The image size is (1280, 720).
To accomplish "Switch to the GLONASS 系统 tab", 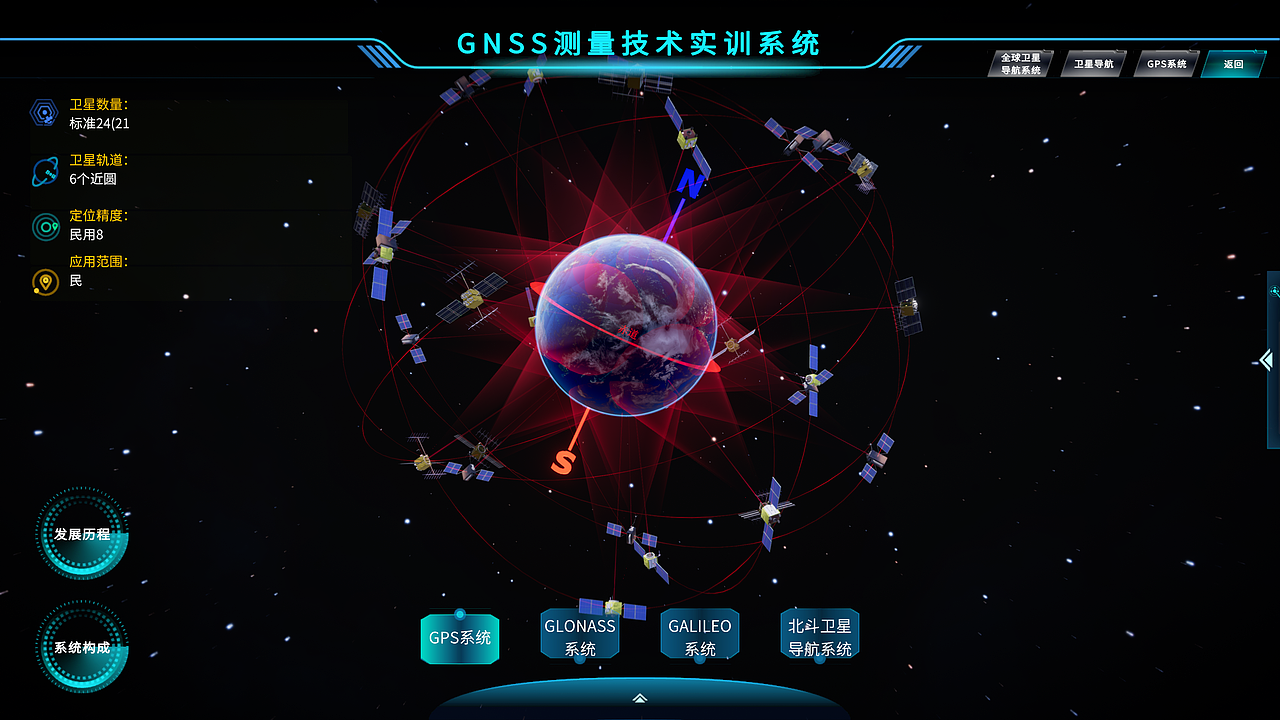I will click(x=580, y=632).
